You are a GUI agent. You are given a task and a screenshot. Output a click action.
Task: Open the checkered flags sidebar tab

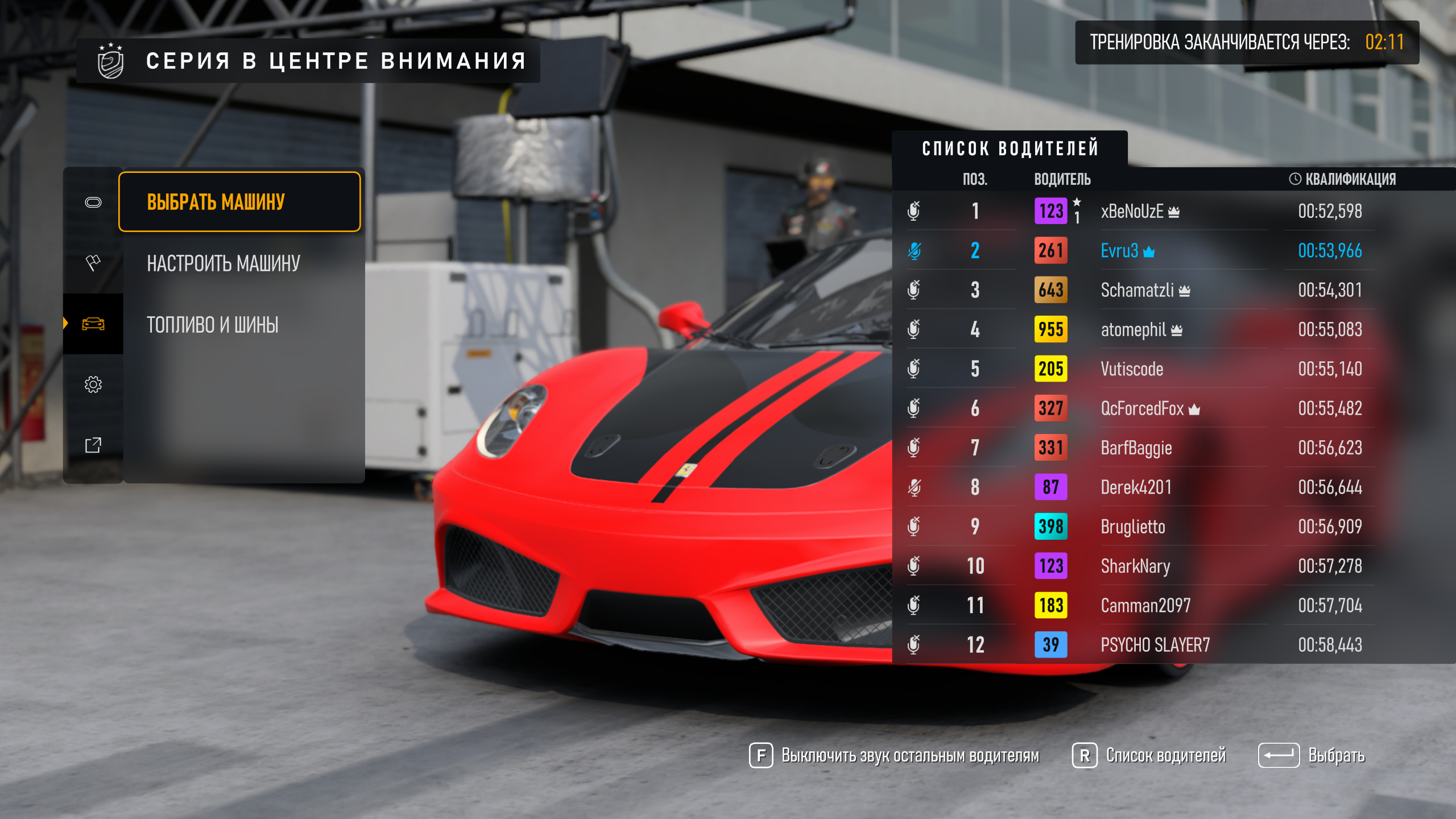(93, 263)
